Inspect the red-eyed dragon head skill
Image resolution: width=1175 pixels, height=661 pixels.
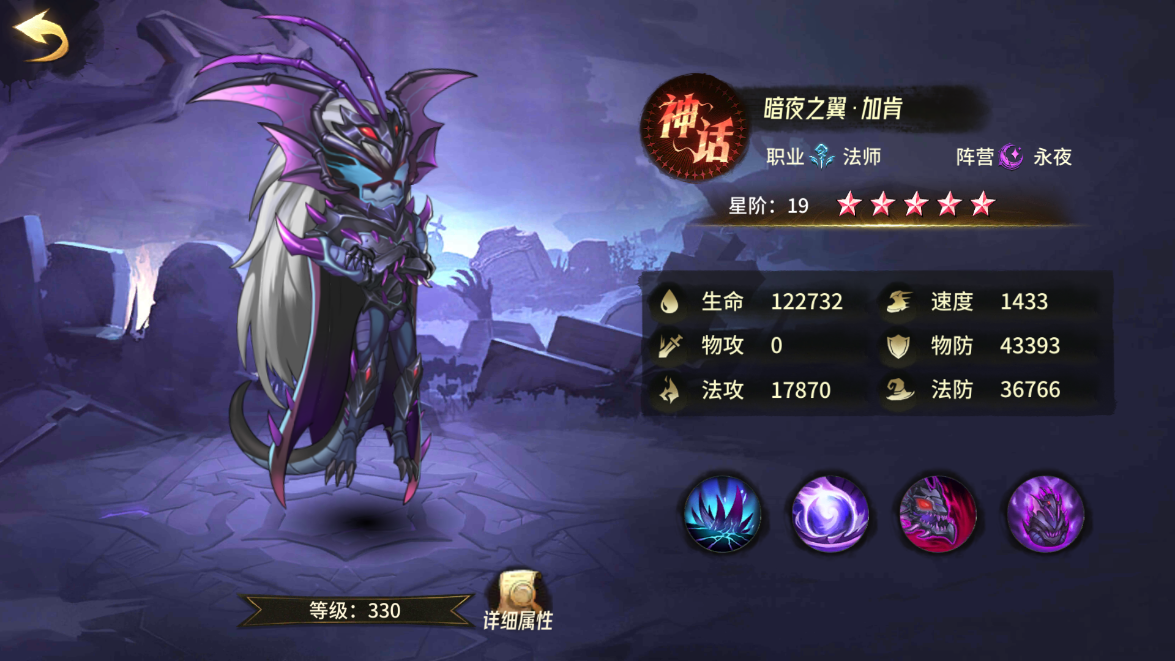(938, 514)
